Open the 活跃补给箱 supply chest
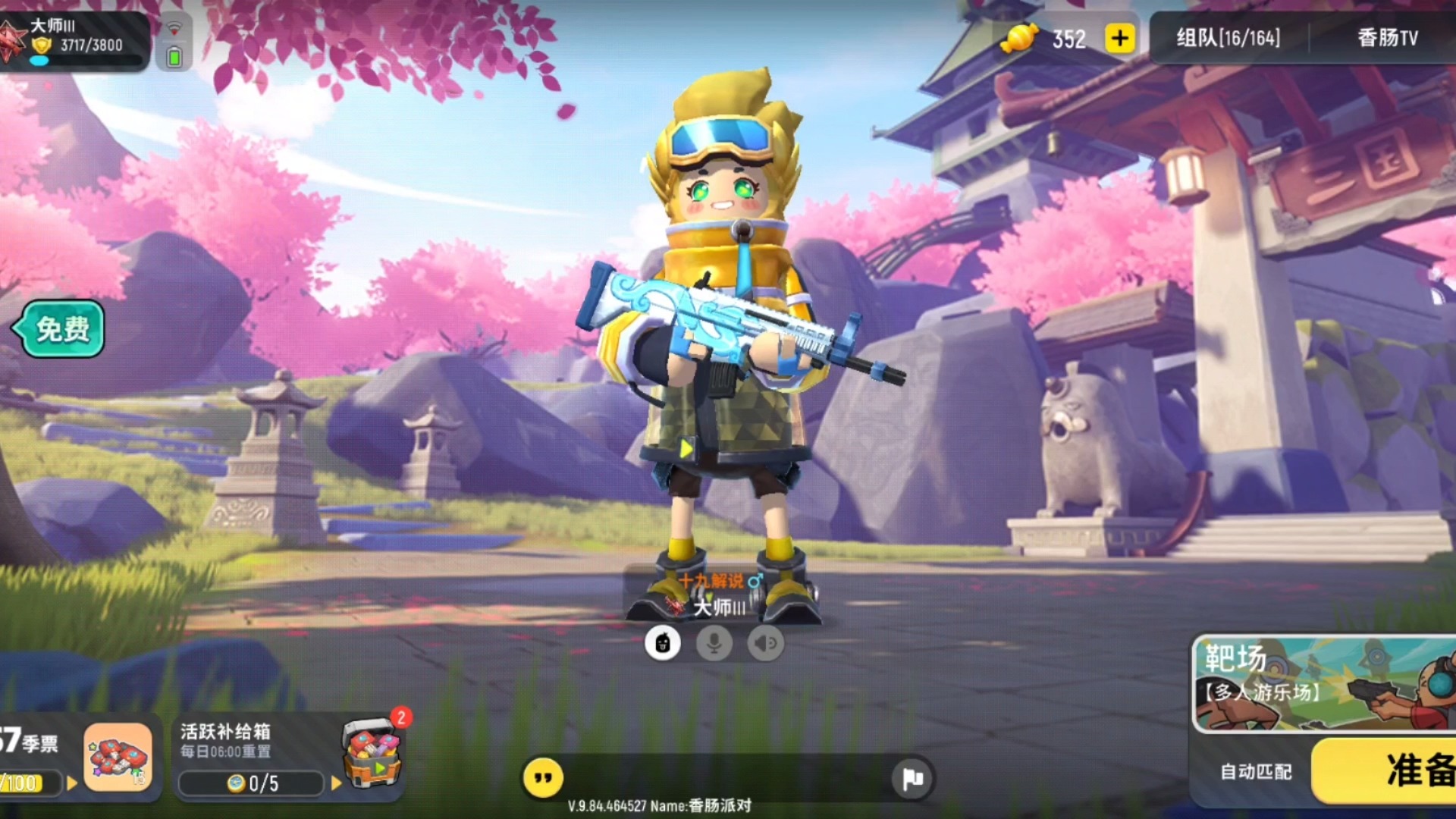The image size is (1456, 819). click(372, 753)
